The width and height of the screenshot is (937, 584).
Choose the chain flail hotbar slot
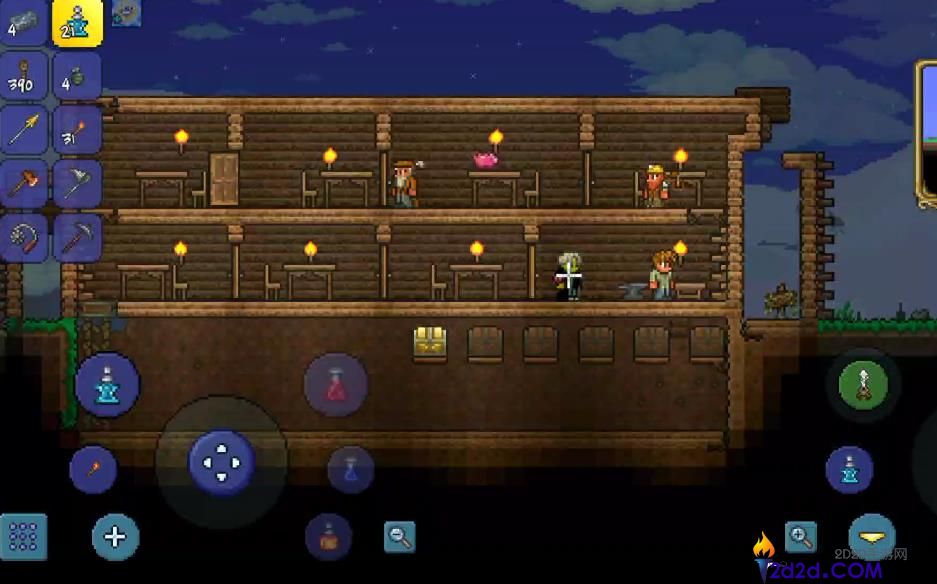coord(24,237)
